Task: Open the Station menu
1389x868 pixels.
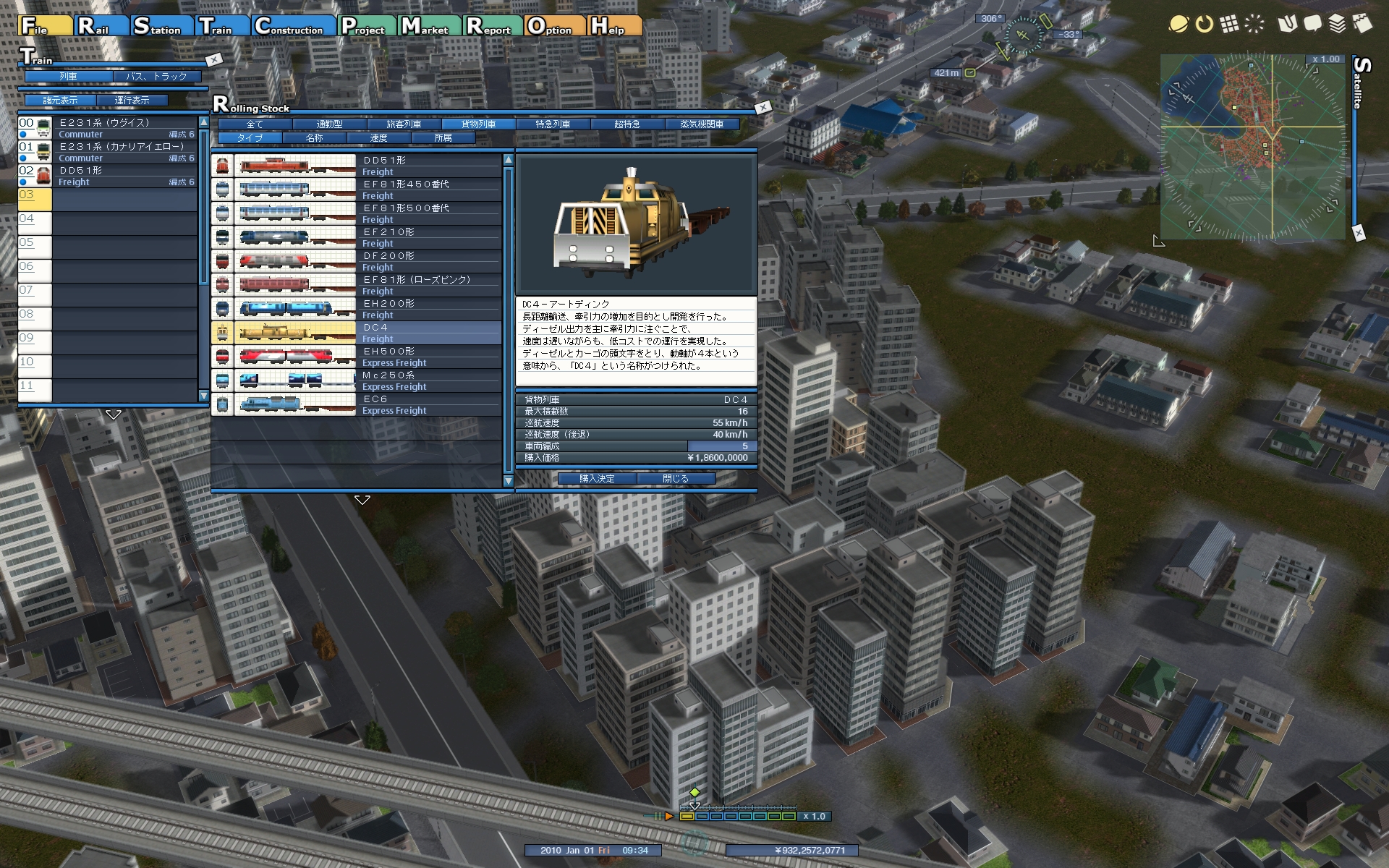Action: pos(162,26)
